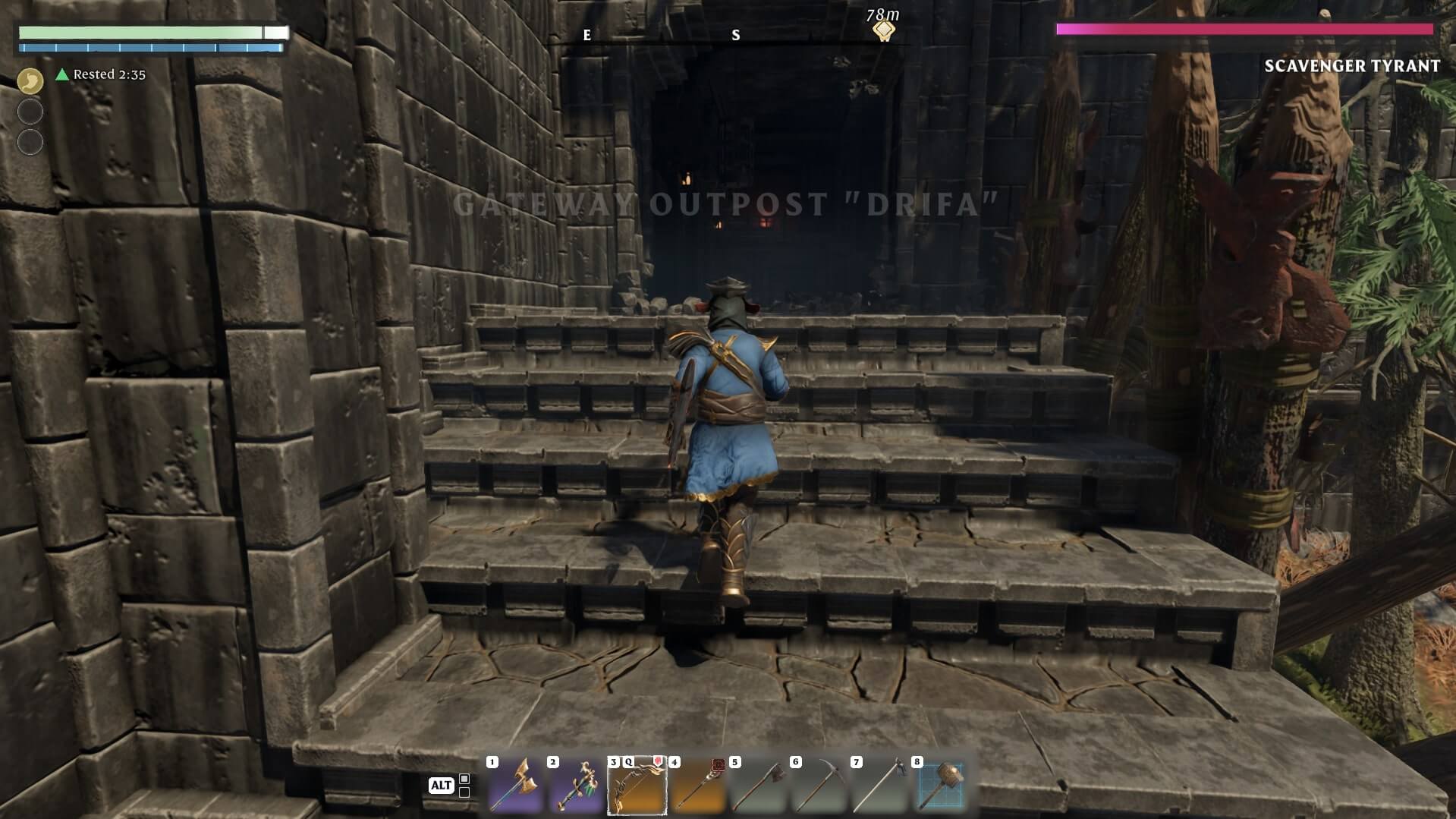Equip the construction hammer in slot 8
This screenshot has width=1456, height=819.
940,786
